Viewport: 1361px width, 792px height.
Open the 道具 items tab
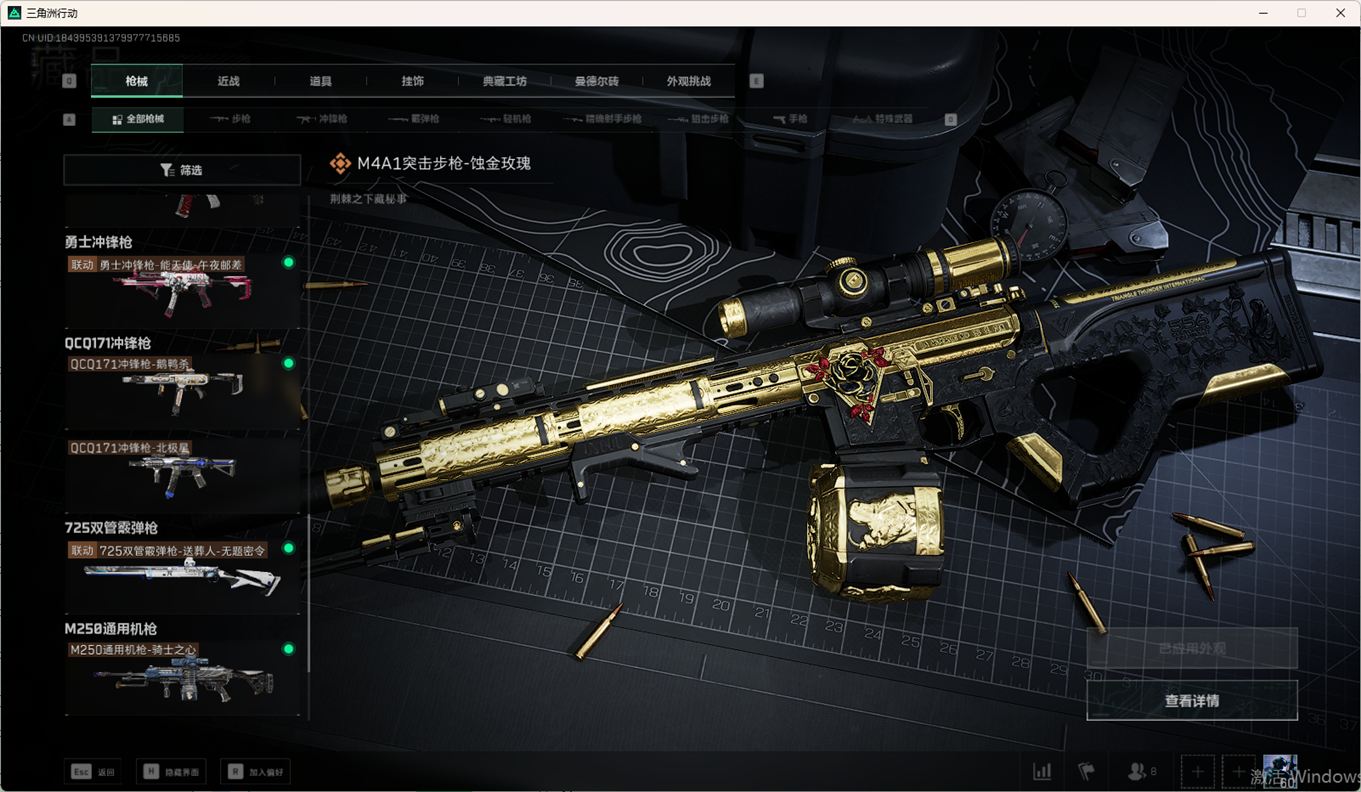pos(320,81)
